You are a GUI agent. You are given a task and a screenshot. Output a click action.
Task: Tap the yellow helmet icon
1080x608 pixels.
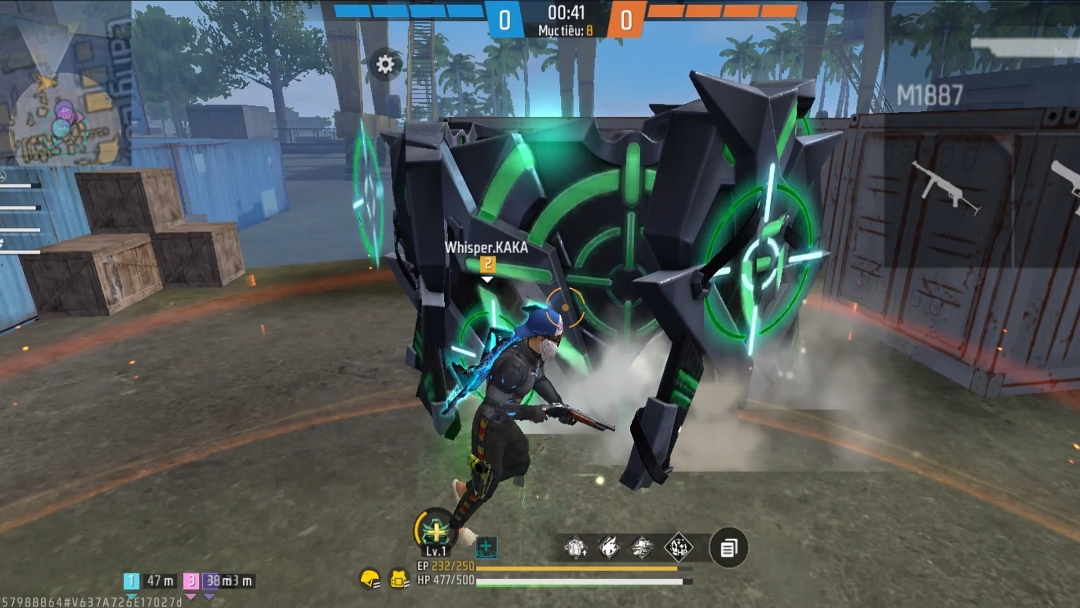(370, 578)
